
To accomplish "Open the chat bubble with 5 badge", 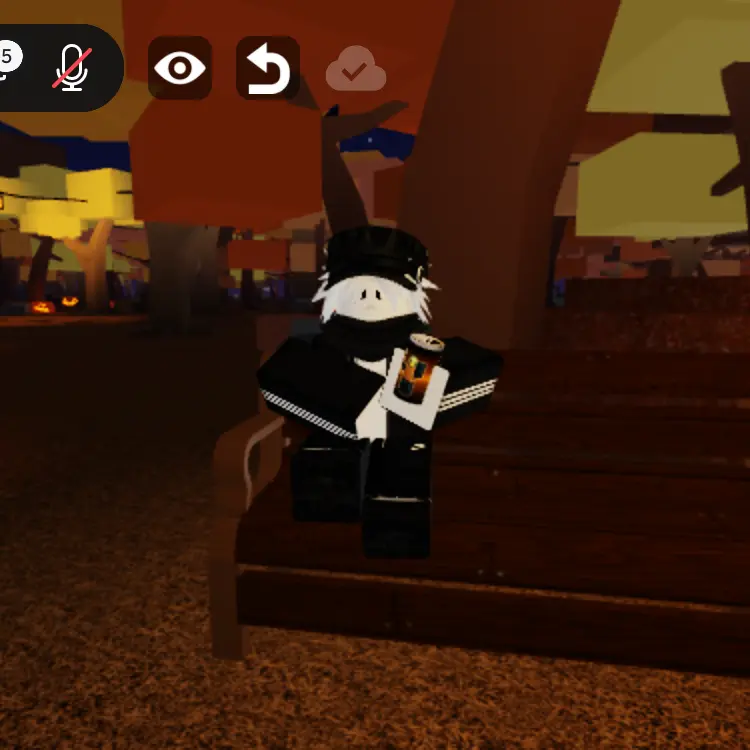I will coord(8,62).
